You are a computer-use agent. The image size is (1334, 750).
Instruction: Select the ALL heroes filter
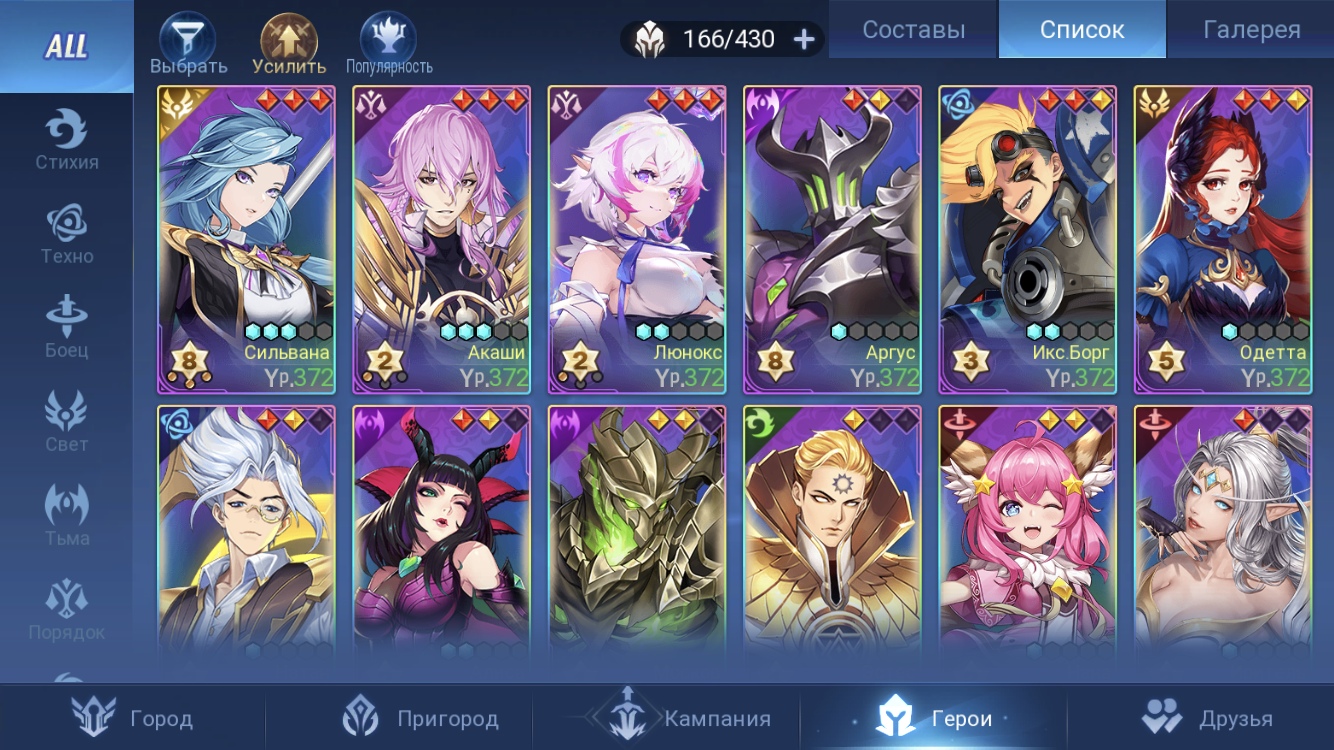[x=66, y=46]
